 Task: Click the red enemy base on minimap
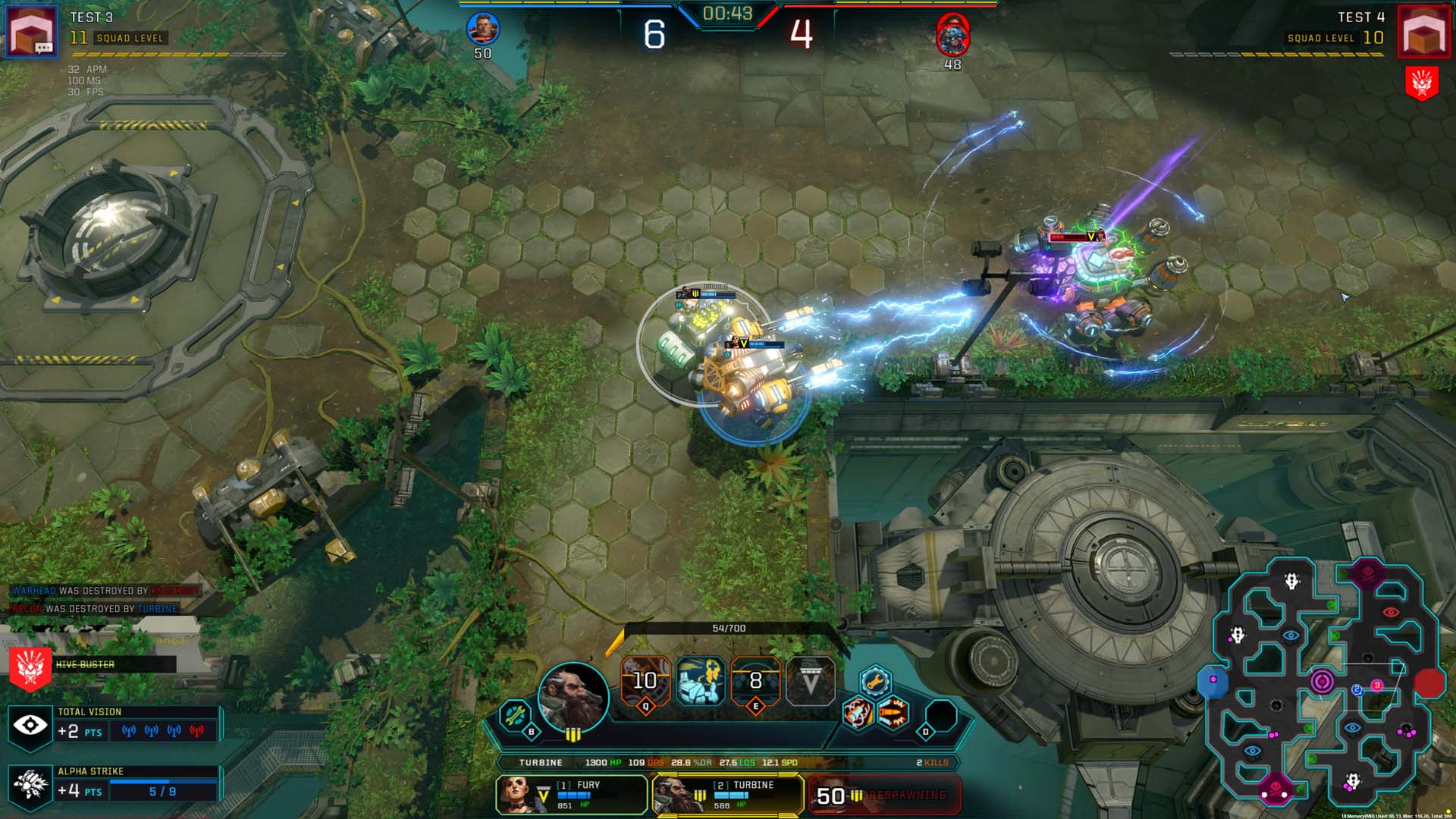pyautogui.click(x=1429, y=682)
